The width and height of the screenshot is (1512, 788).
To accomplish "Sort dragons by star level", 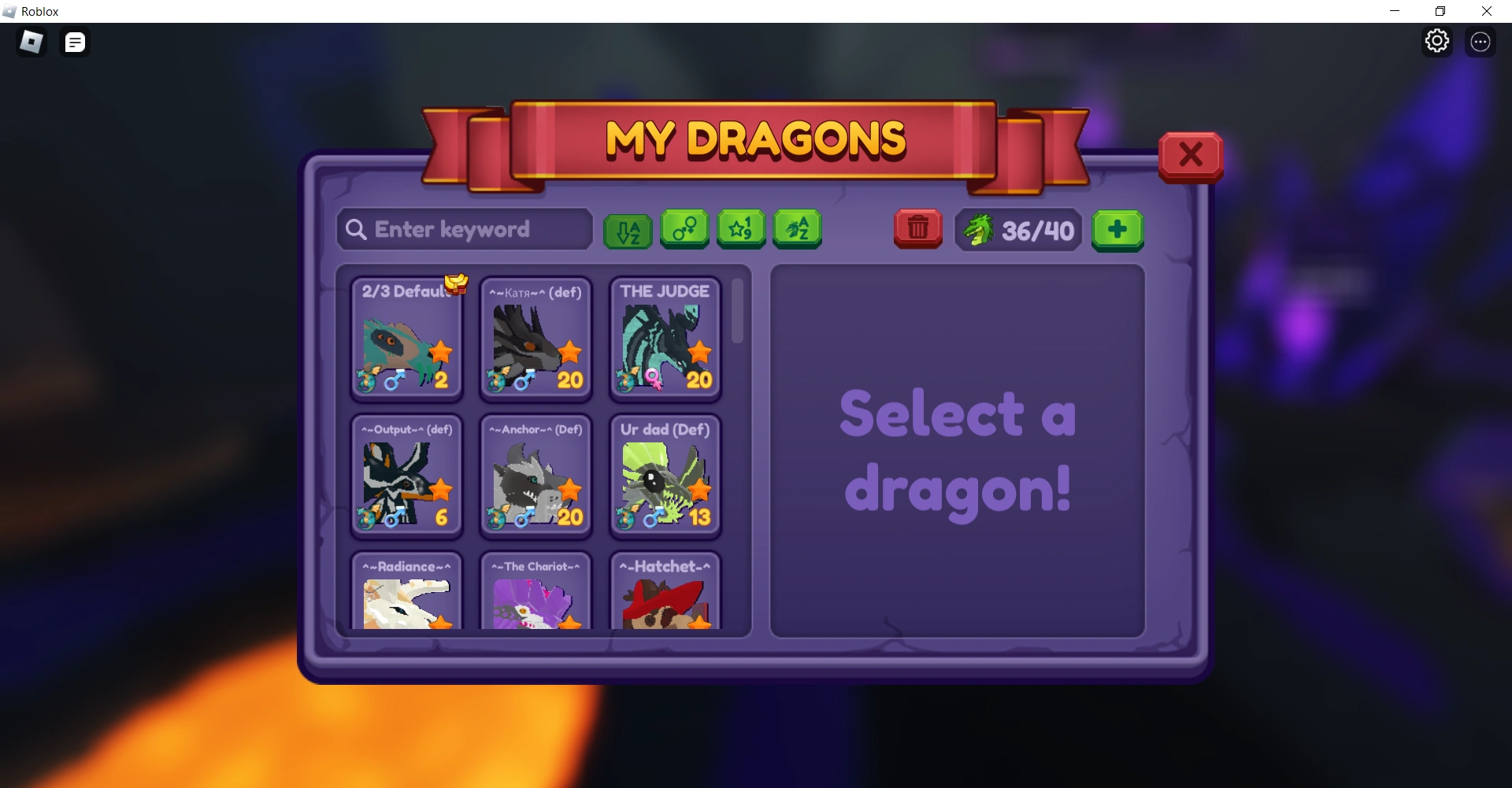I will pos(740,229).
